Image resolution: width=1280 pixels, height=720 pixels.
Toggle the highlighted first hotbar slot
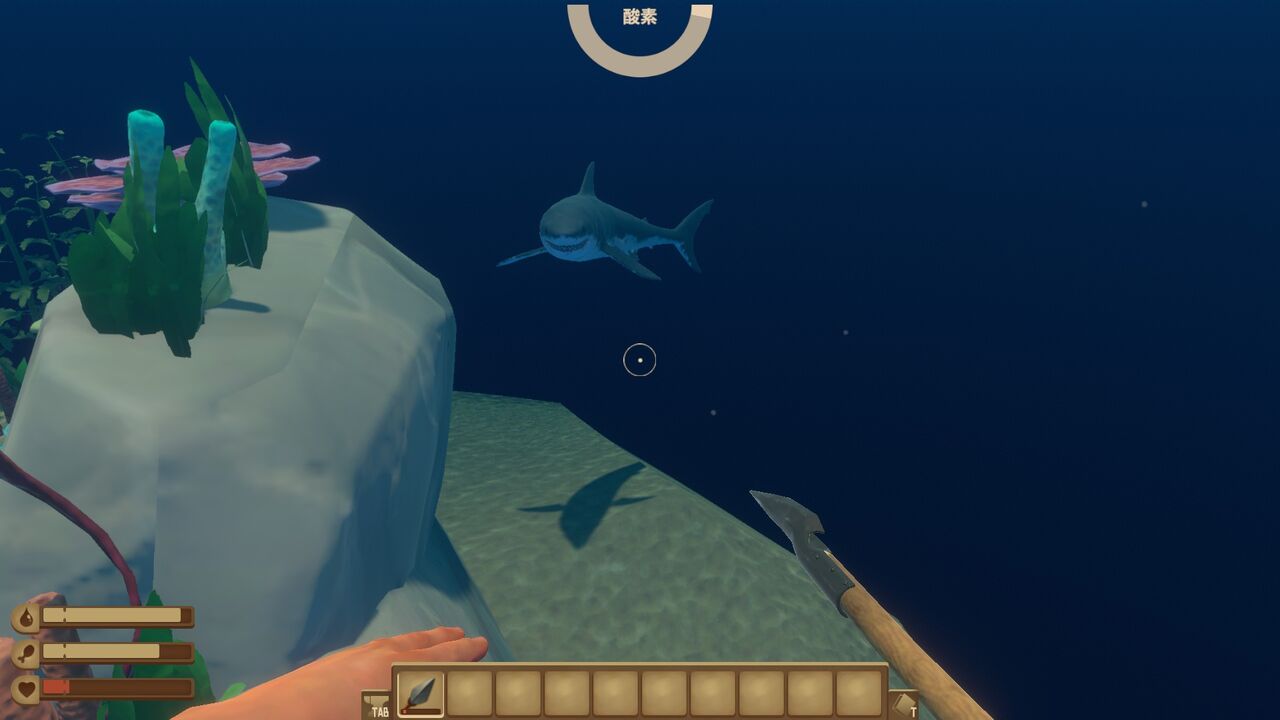[x=420, y=692]
